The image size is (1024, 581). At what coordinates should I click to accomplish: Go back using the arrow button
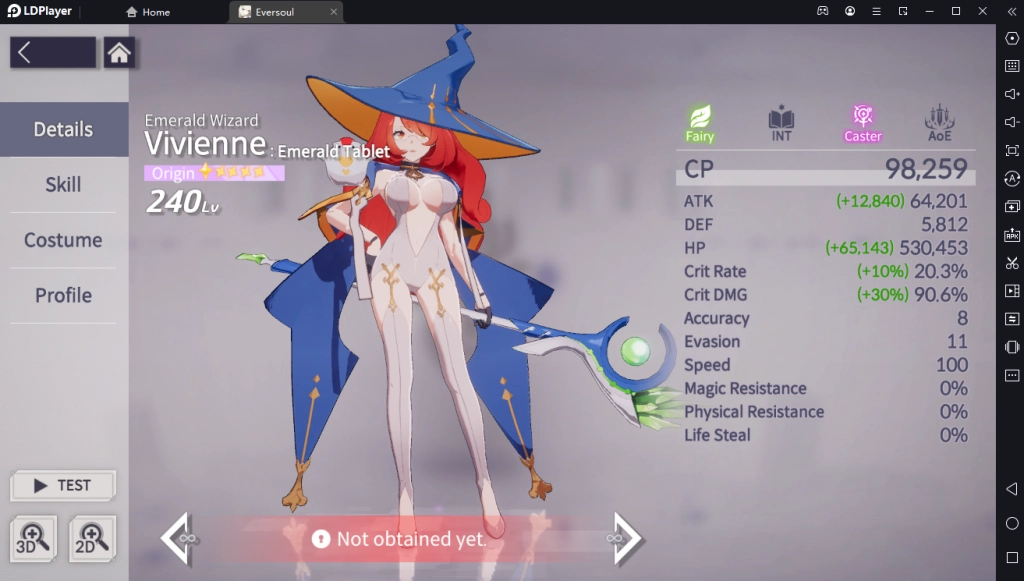pyautogui.click(x=53, y=53)
